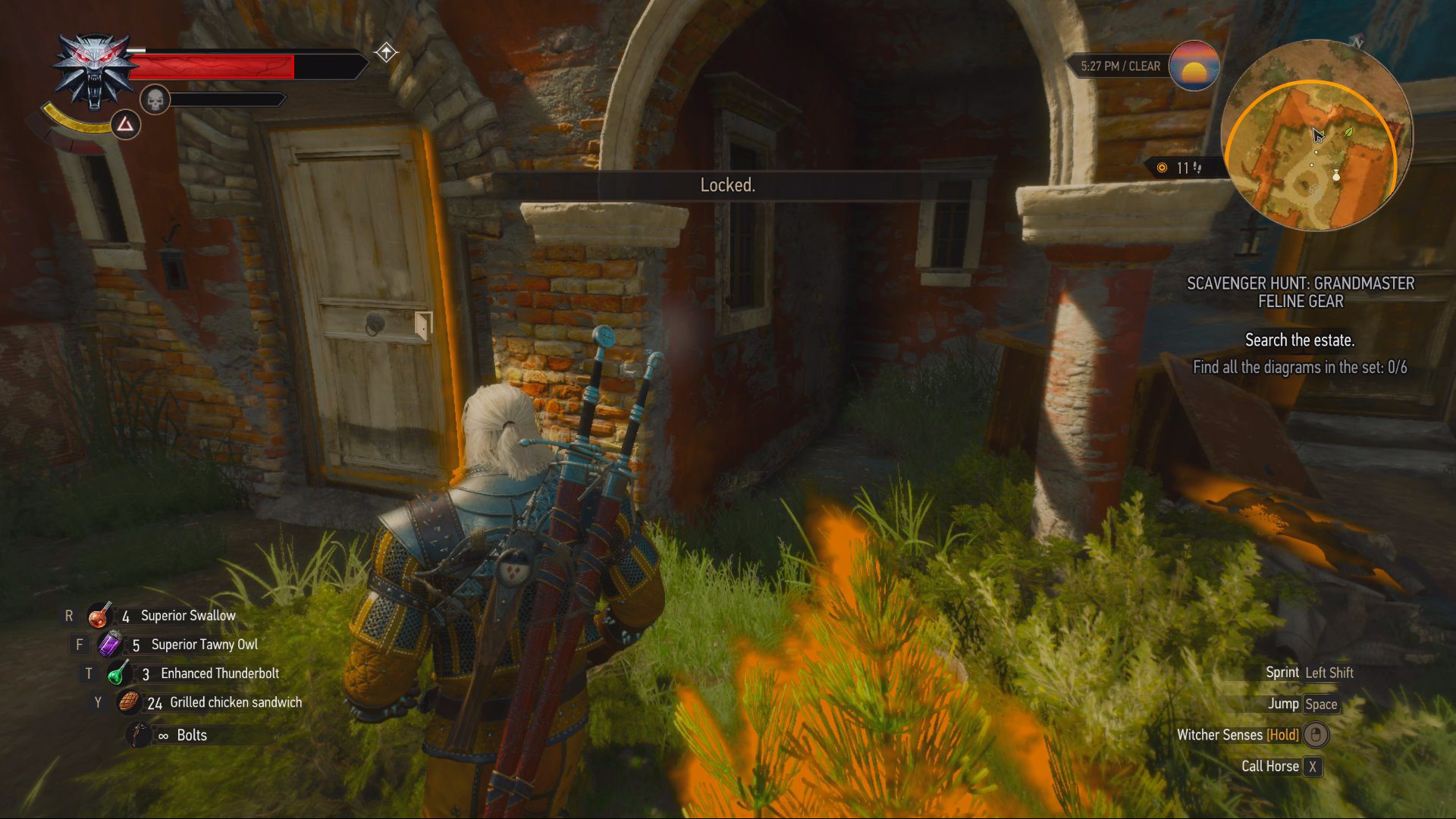
Task: Click the sunset weather icon
Action: tap(1194, 66)
